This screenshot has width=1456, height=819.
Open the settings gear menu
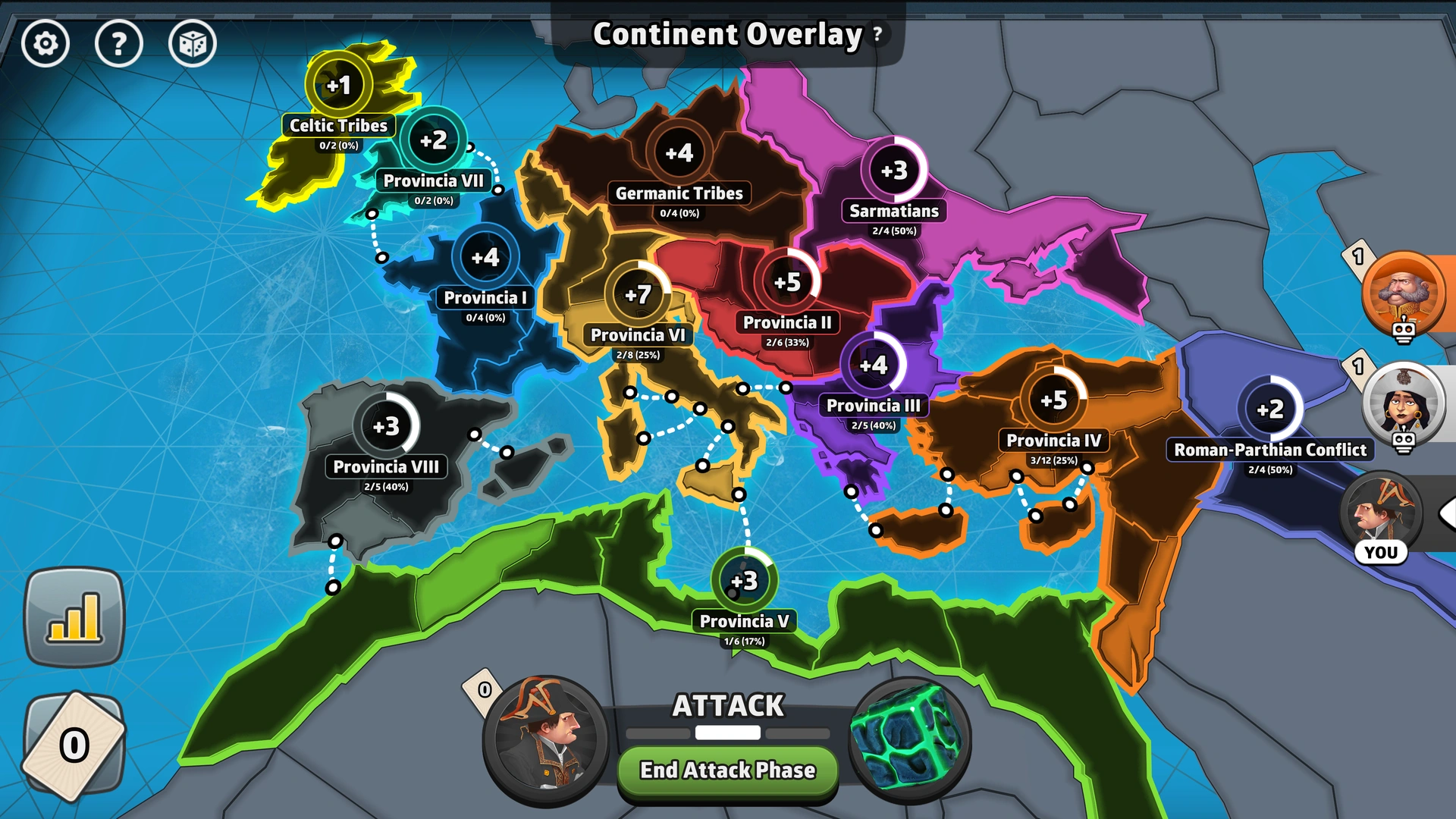[45, 43]
